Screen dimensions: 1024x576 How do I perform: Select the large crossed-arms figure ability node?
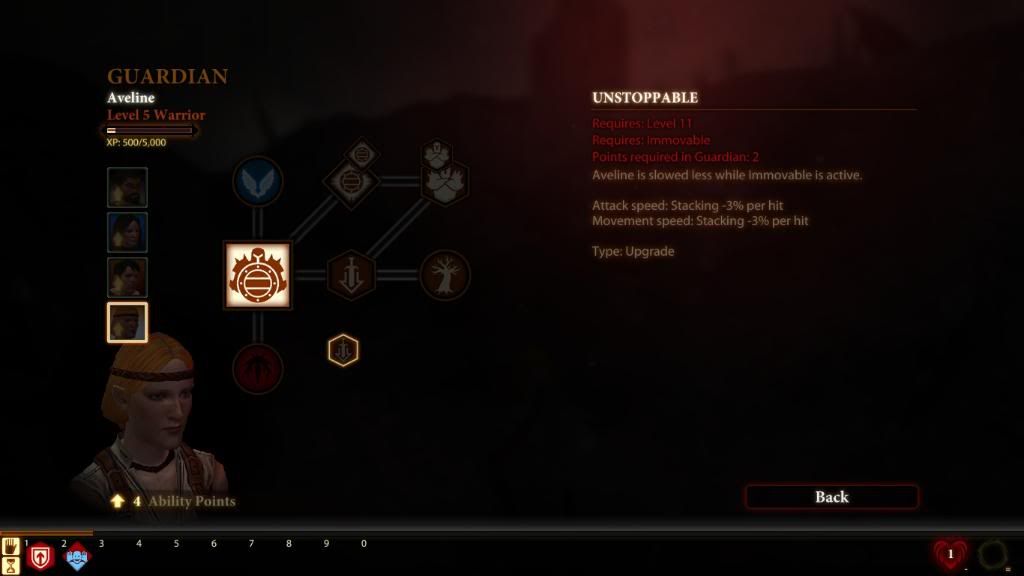(x=444, y=182)
